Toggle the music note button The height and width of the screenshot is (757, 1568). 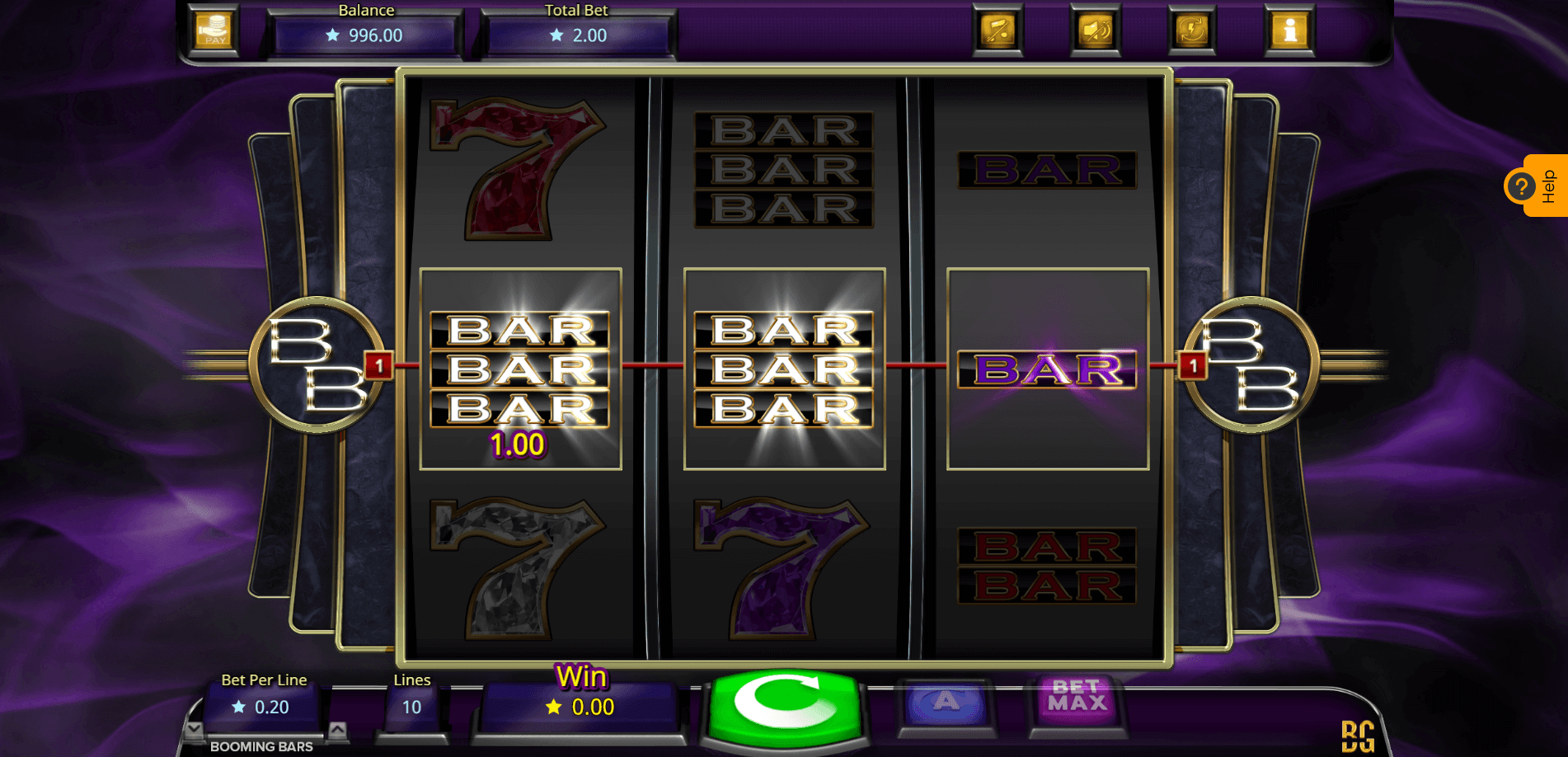click(x=998, y=31)
